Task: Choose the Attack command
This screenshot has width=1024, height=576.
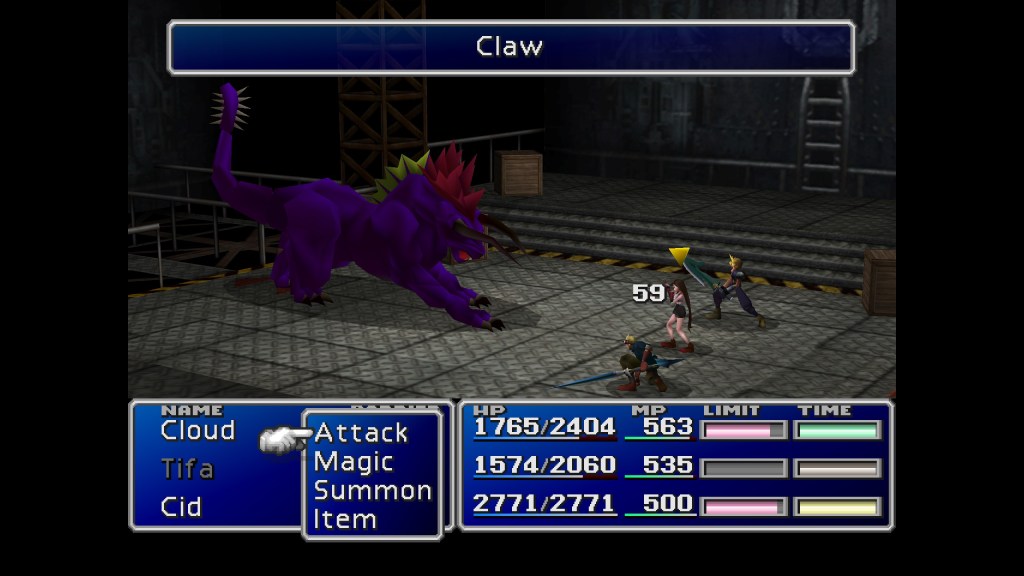Action: coord(361,433)
